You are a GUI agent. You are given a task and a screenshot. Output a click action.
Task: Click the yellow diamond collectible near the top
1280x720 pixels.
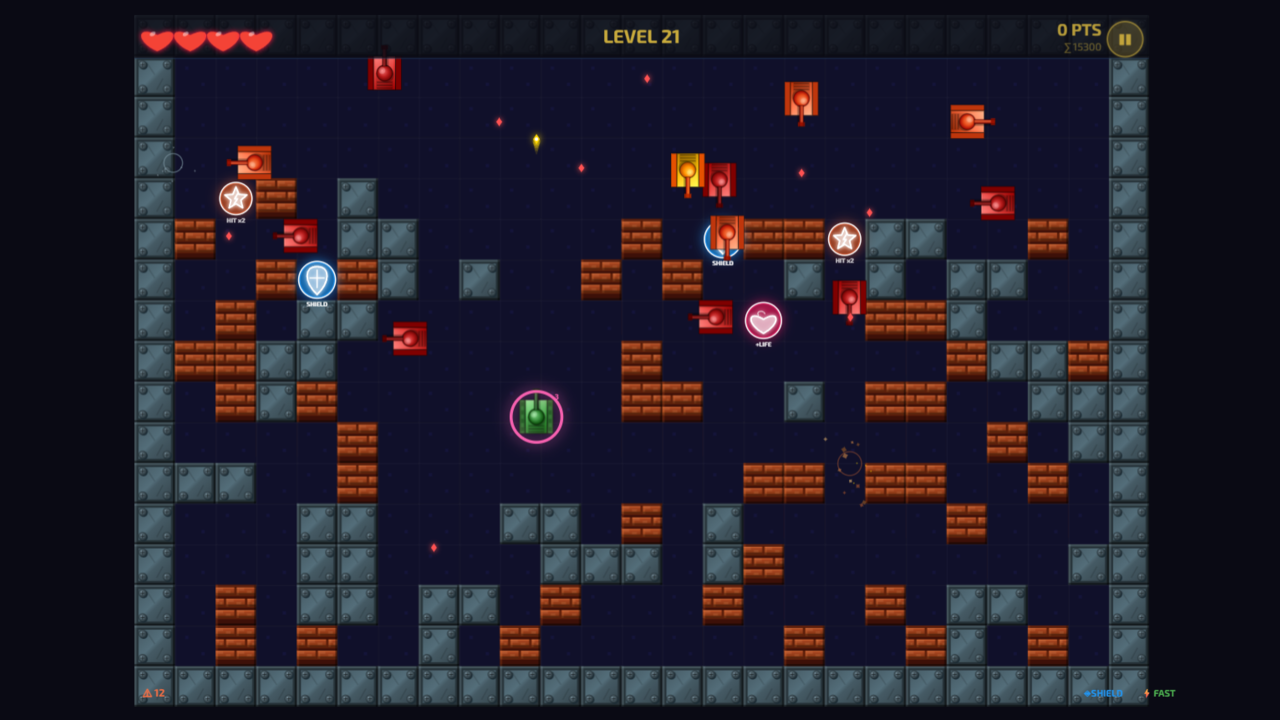pos(536,141)
